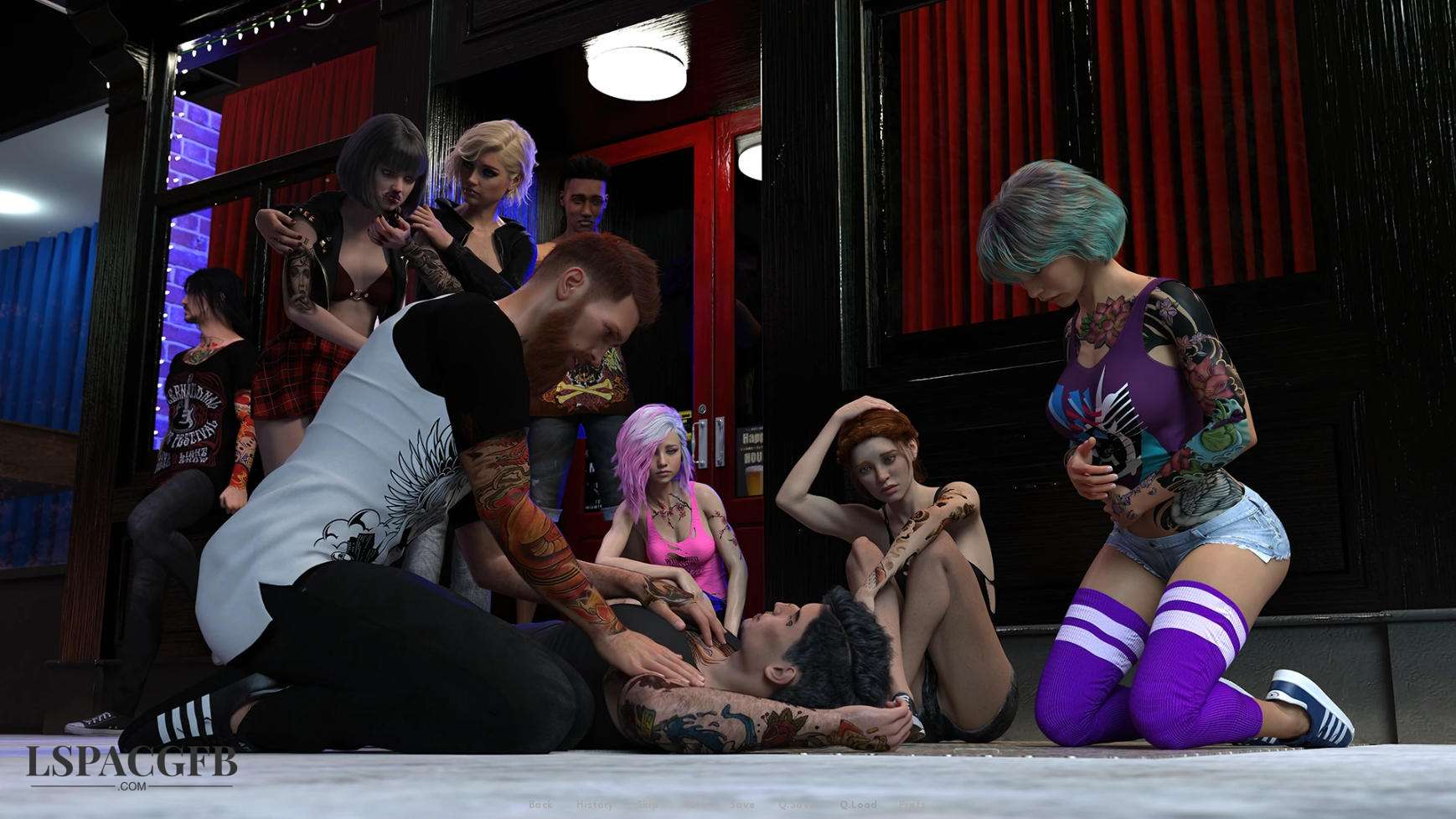Viewport: 1456px width, 819px height.
Task: Quick load with Q.Load
Action: pos(858,805)
